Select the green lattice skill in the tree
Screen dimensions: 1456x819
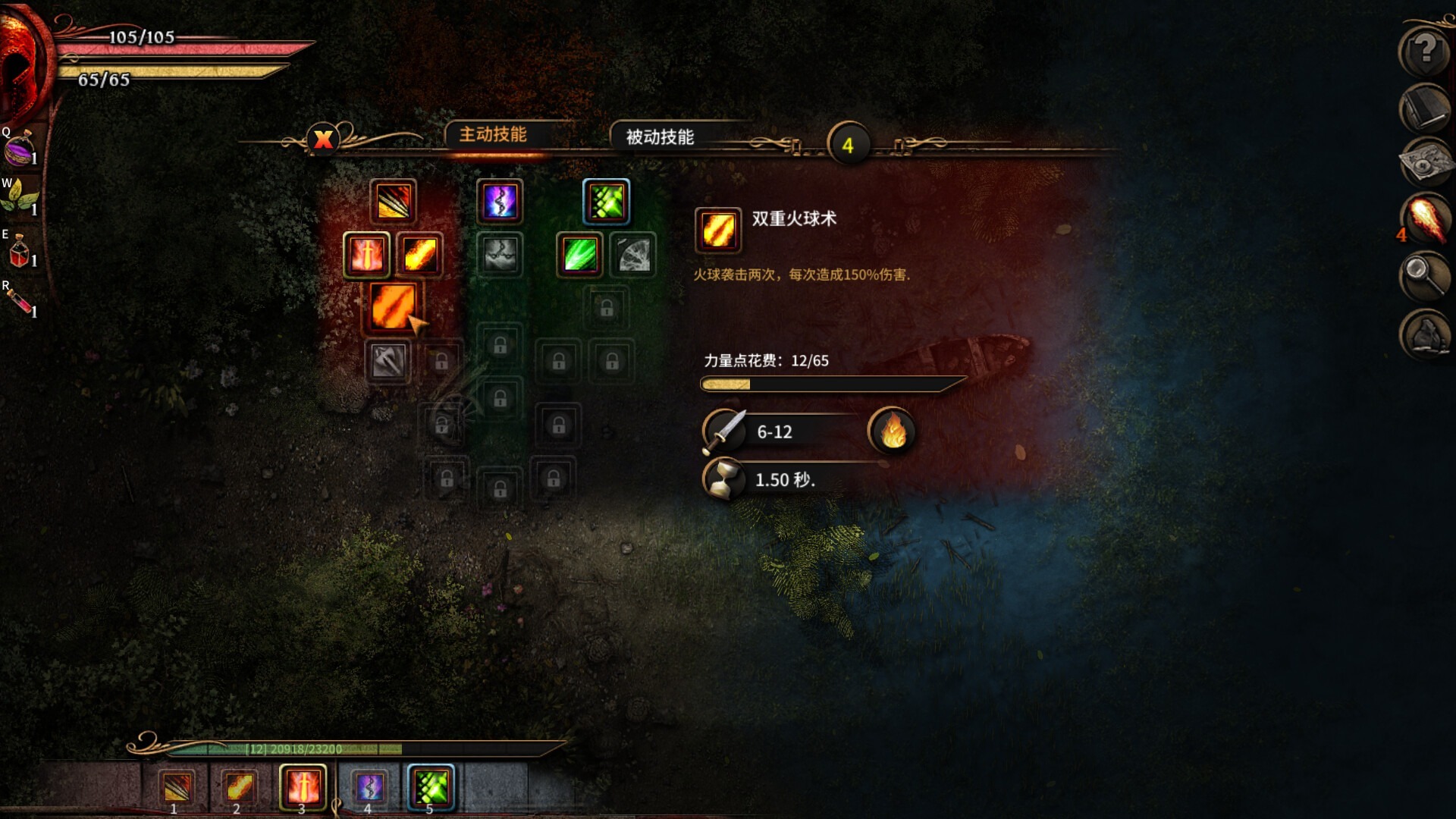[606, 201]
